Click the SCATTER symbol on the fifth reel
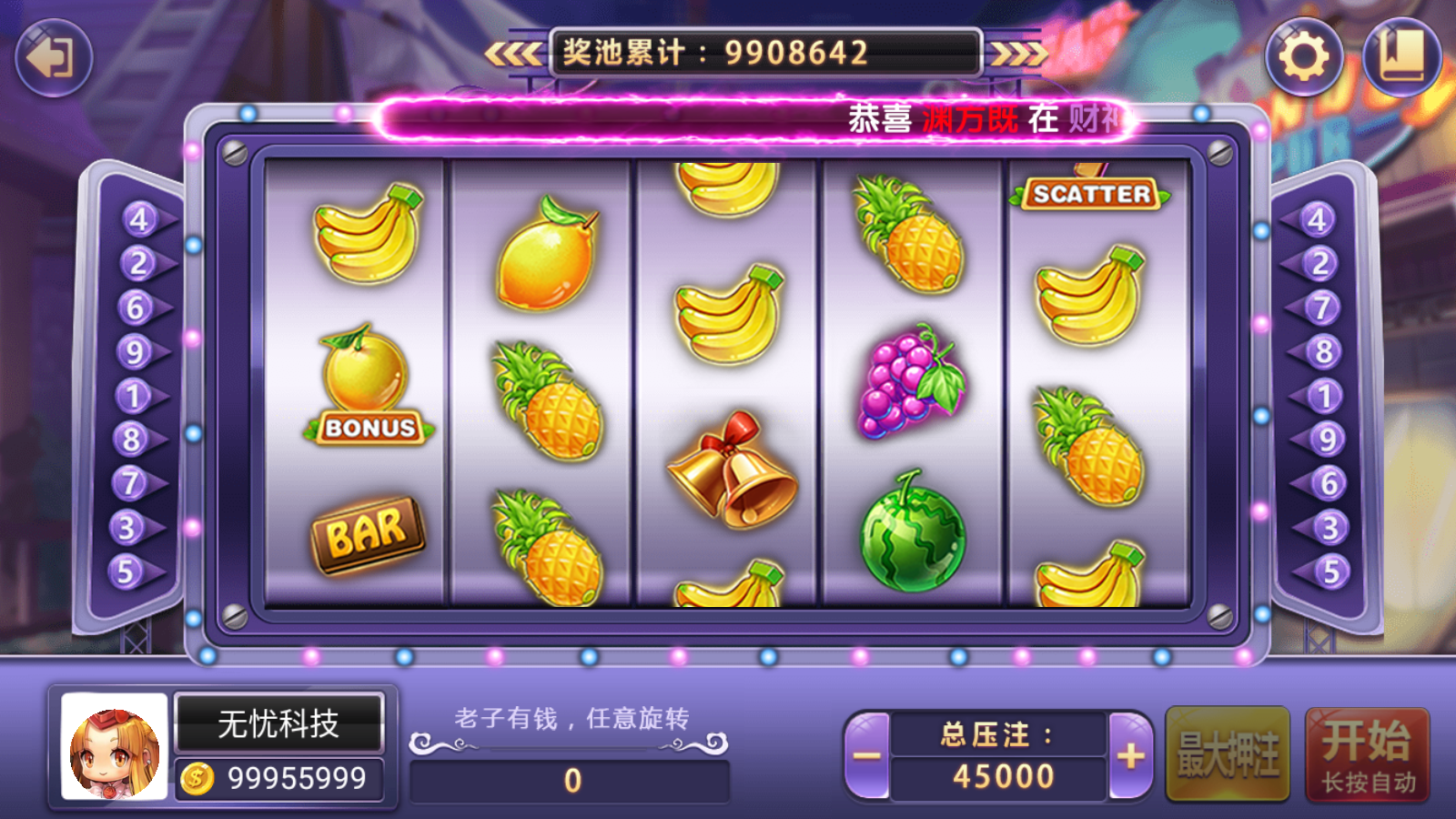Image resolution: width=1456 pixels, height=819 pixels. (1091, 194)
